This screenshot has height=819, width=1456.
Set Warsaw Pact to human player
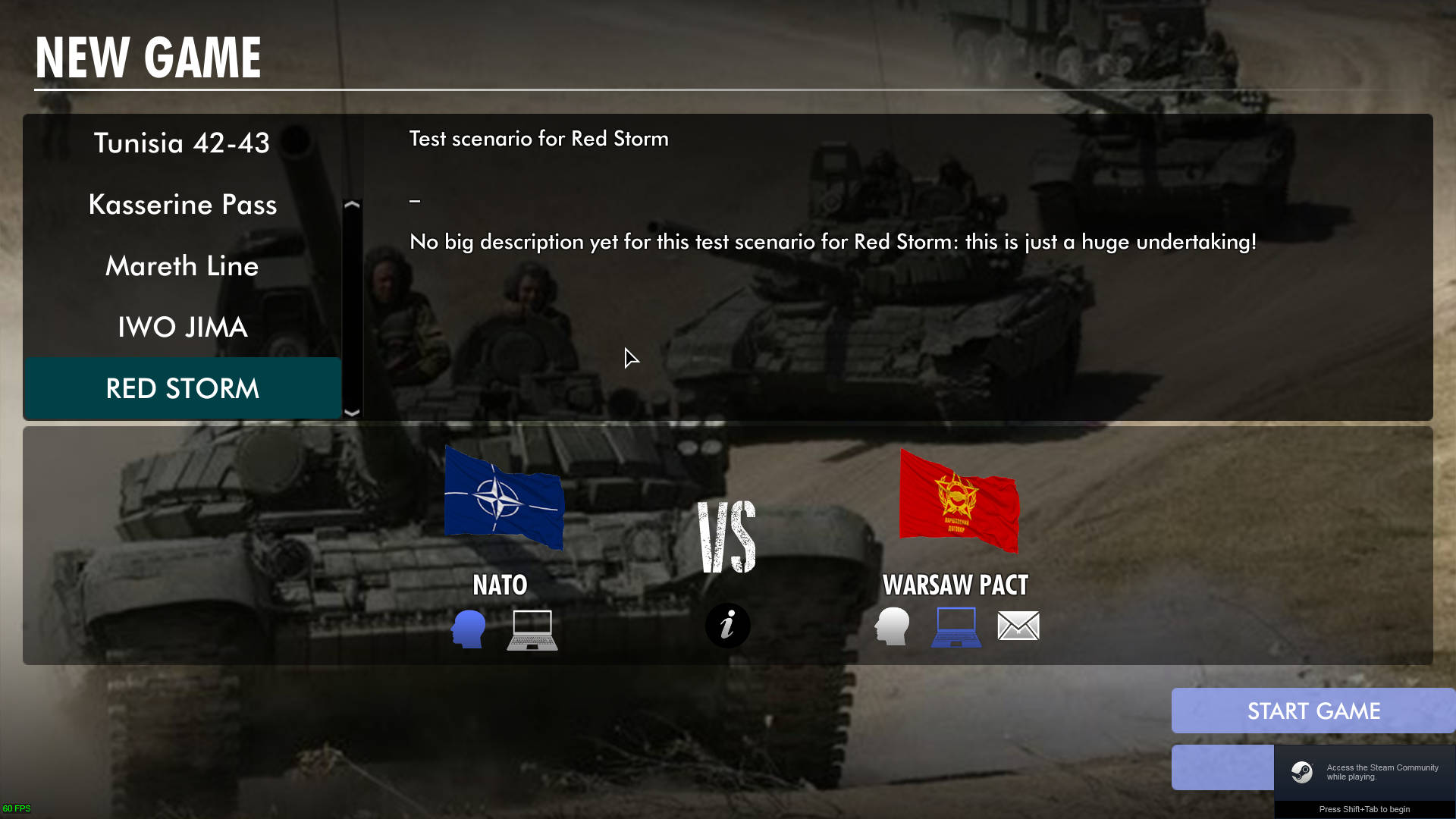click(x=893, y=628)
